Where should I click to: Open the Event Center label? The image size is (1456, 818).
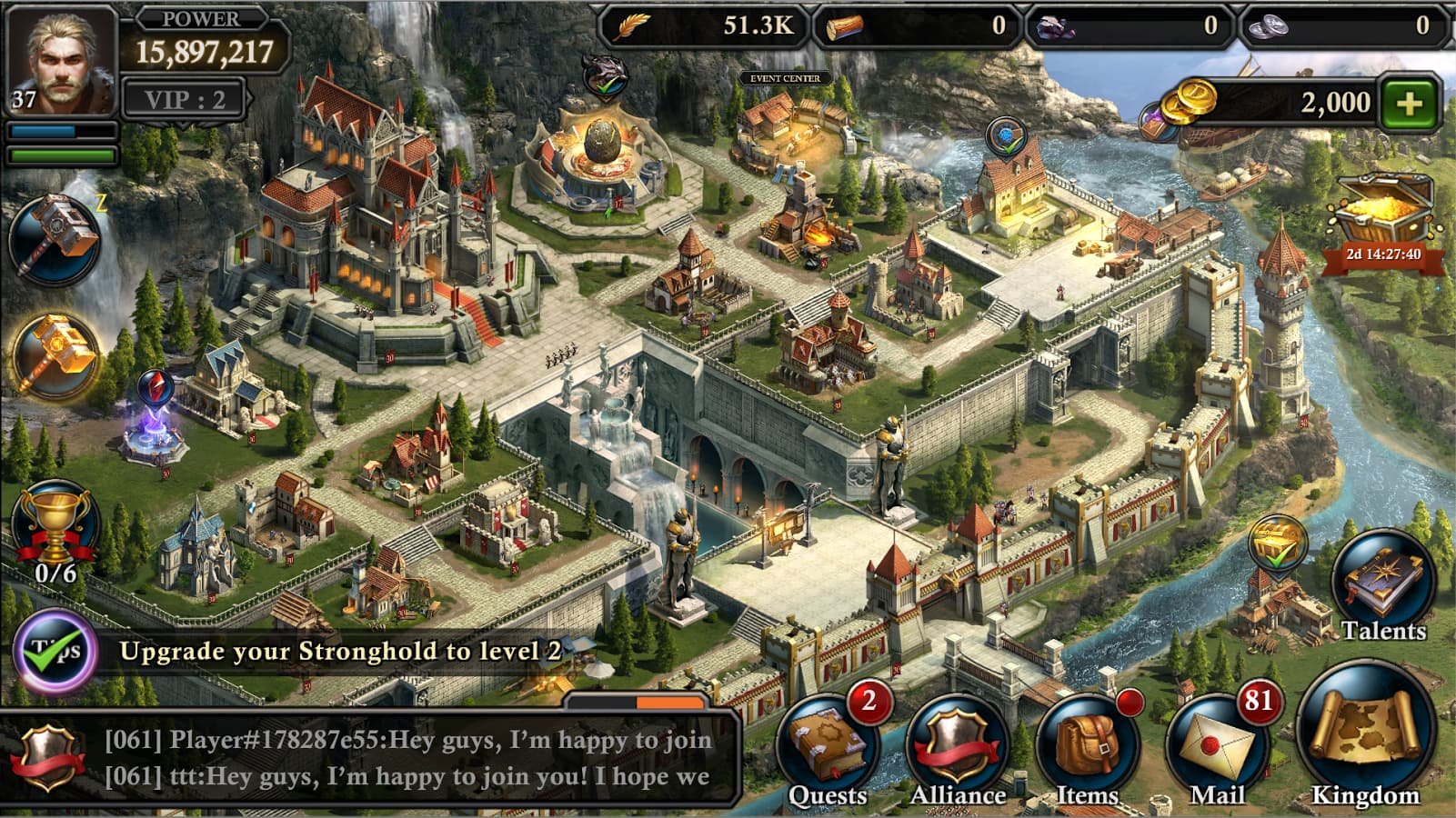[785, 79]
